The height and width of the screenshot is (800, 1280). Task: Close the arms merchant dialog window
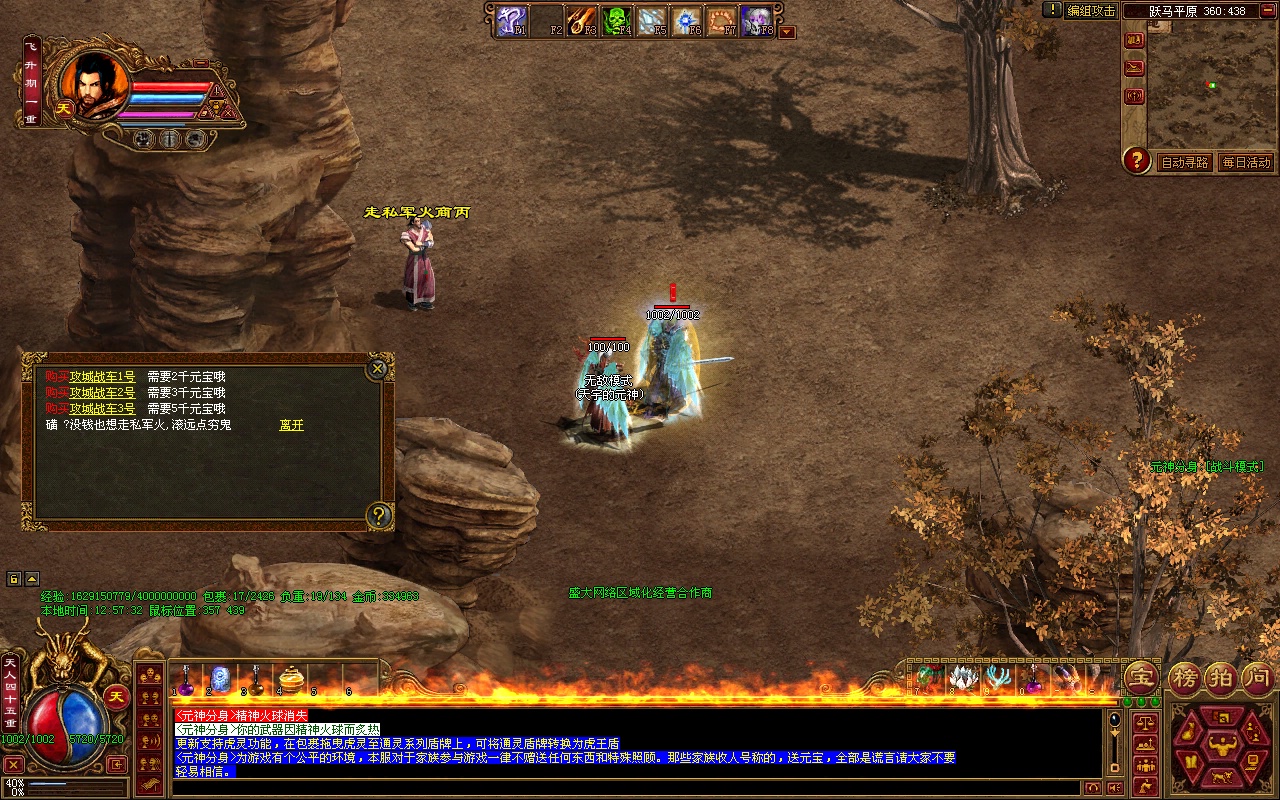(x=377, y=369)
